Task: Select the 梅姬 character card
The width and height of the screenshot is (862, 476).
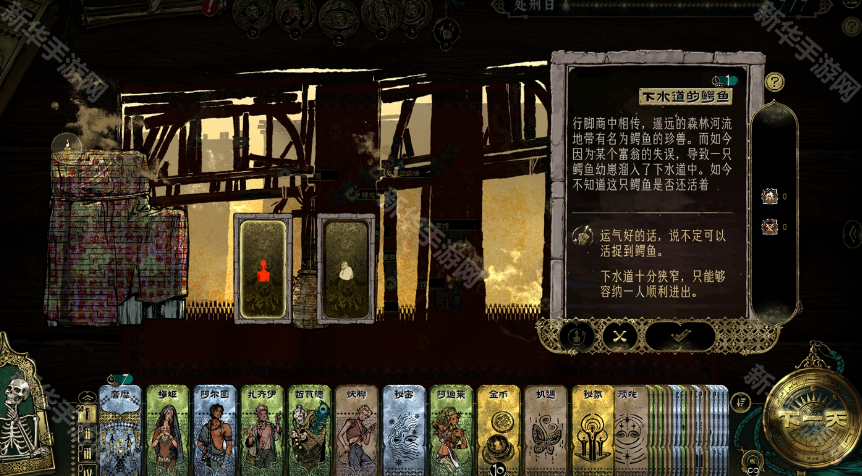Action: [168, 430]
